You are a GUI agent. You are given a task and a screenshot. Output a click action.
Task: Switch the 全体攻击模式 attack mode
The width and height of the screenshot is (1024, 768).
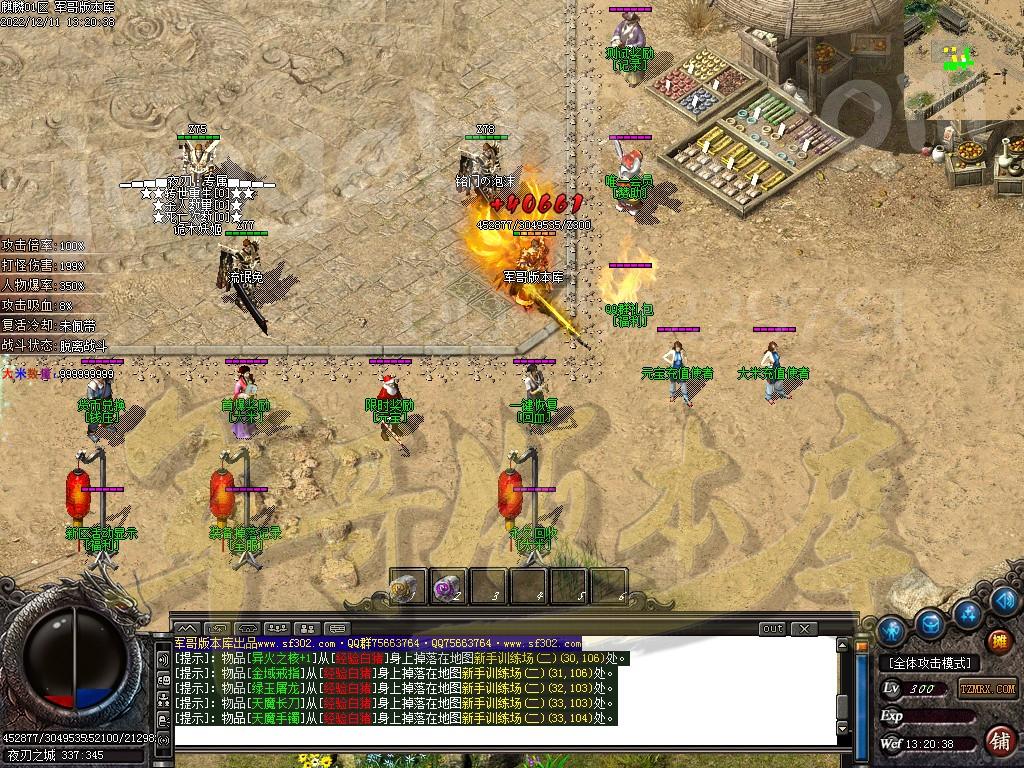[930, 663]
